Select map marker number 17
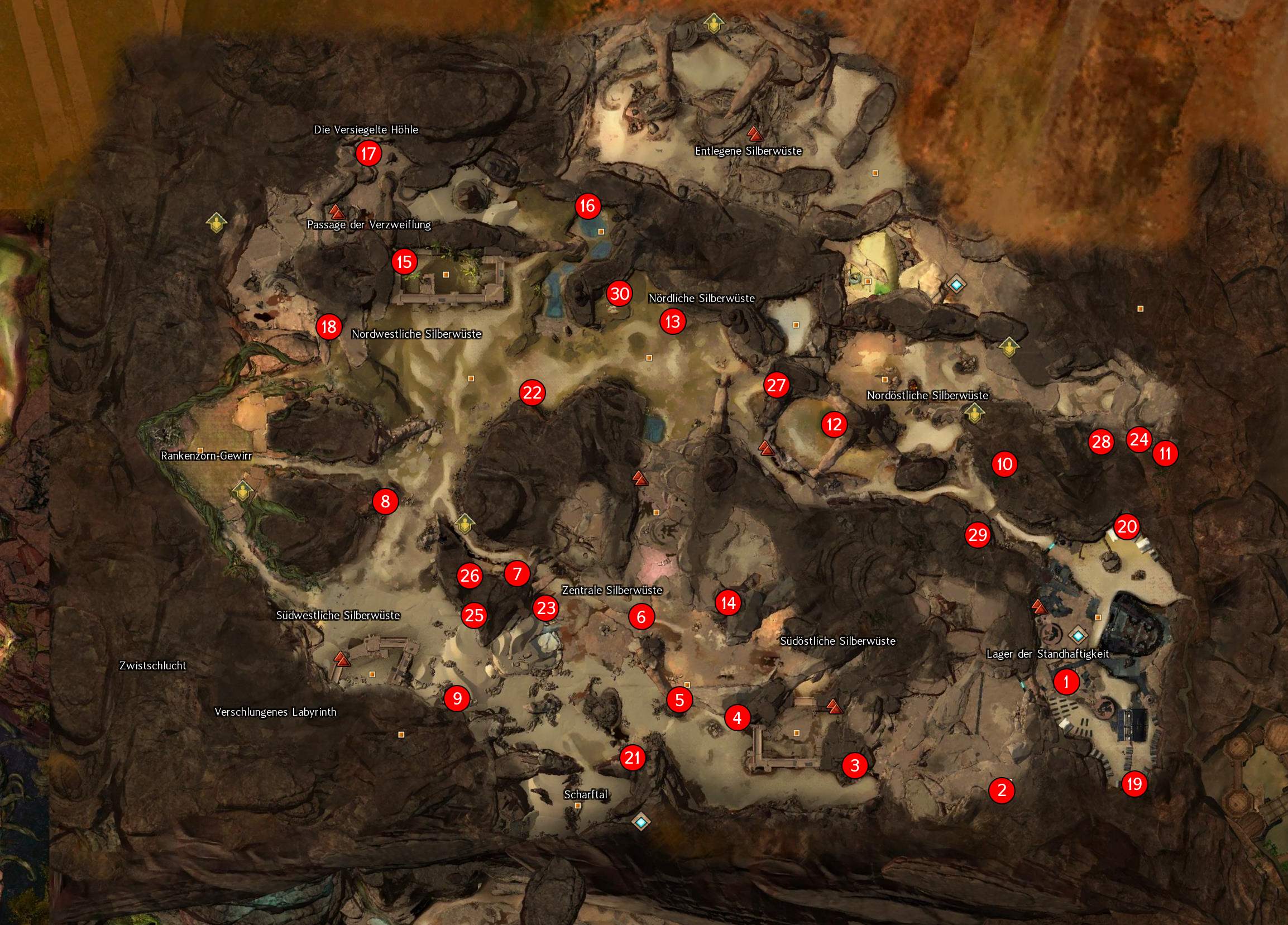The height and width of the screenshot is (925, 1288). tap(368, 154)
